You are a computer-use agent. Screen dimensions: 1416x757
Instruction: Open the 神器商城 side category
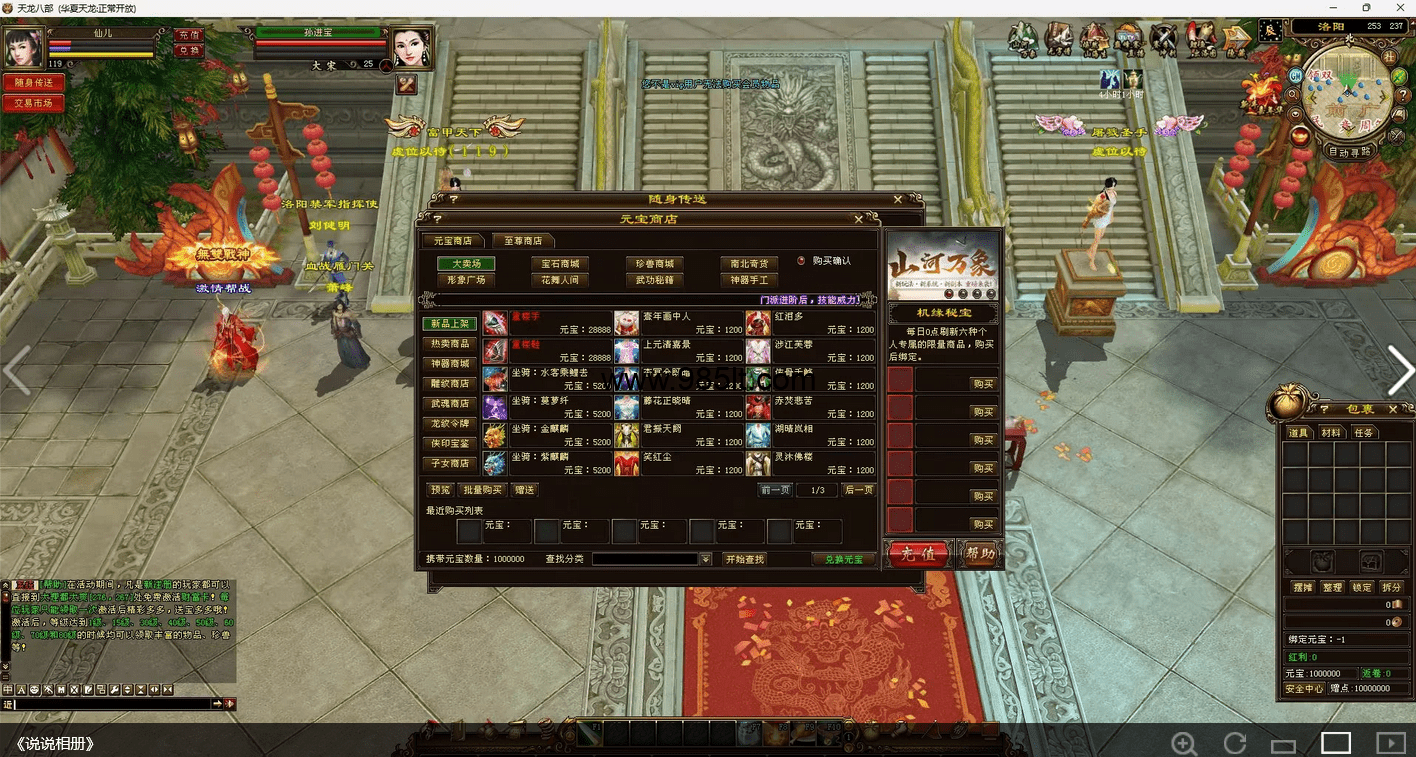point(449,364)
